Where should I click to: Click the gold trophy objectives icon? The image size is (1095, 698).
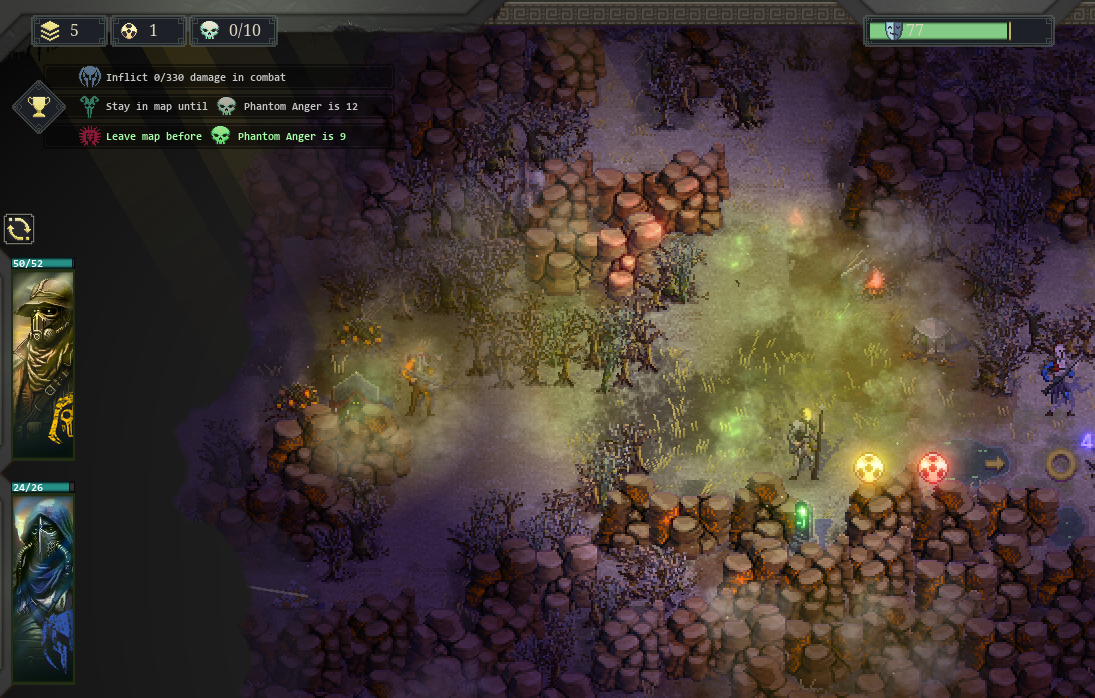pyautogui.click(x=39, y=107)
